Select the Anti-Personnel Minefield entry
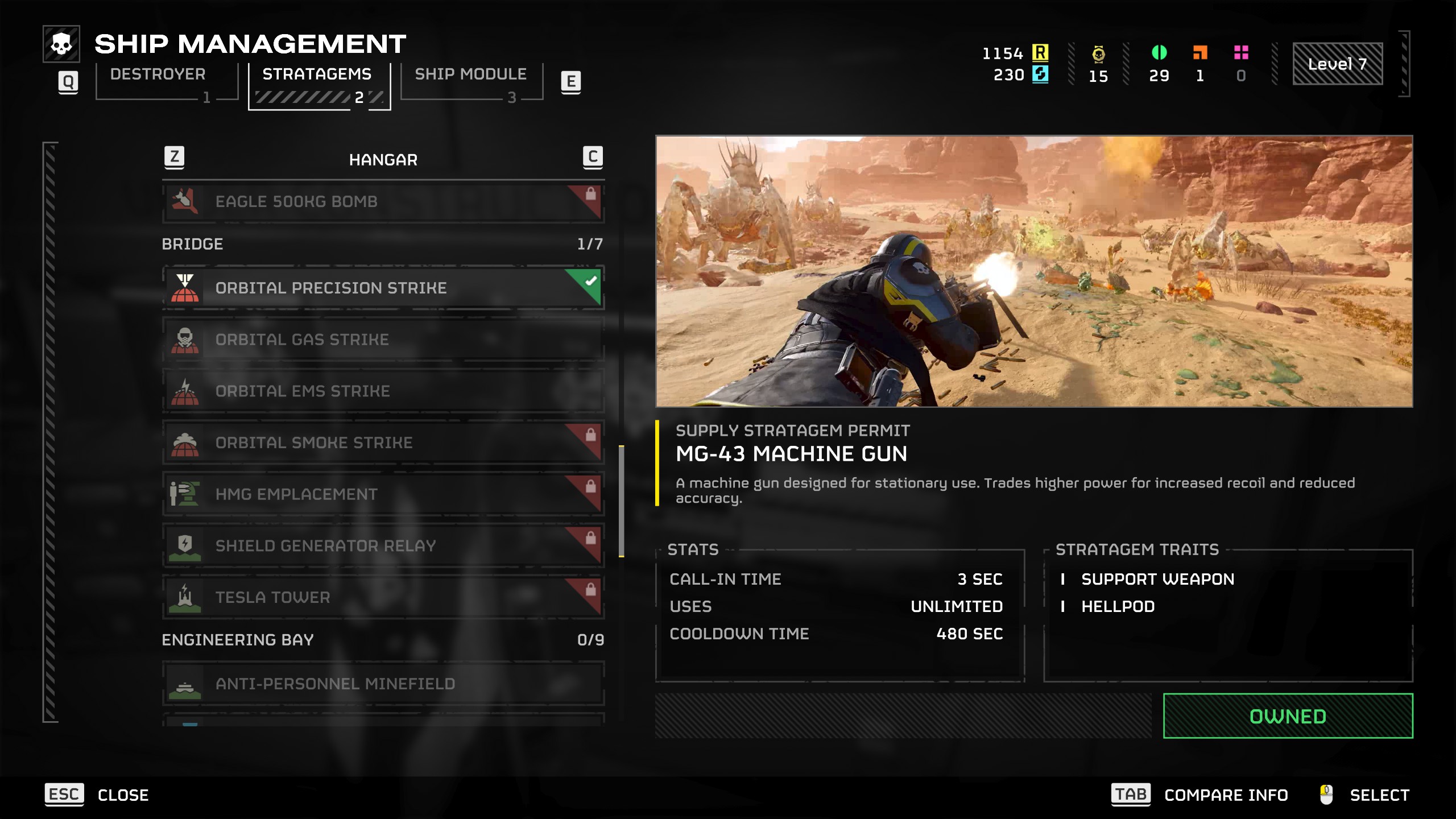 (383, 684)
